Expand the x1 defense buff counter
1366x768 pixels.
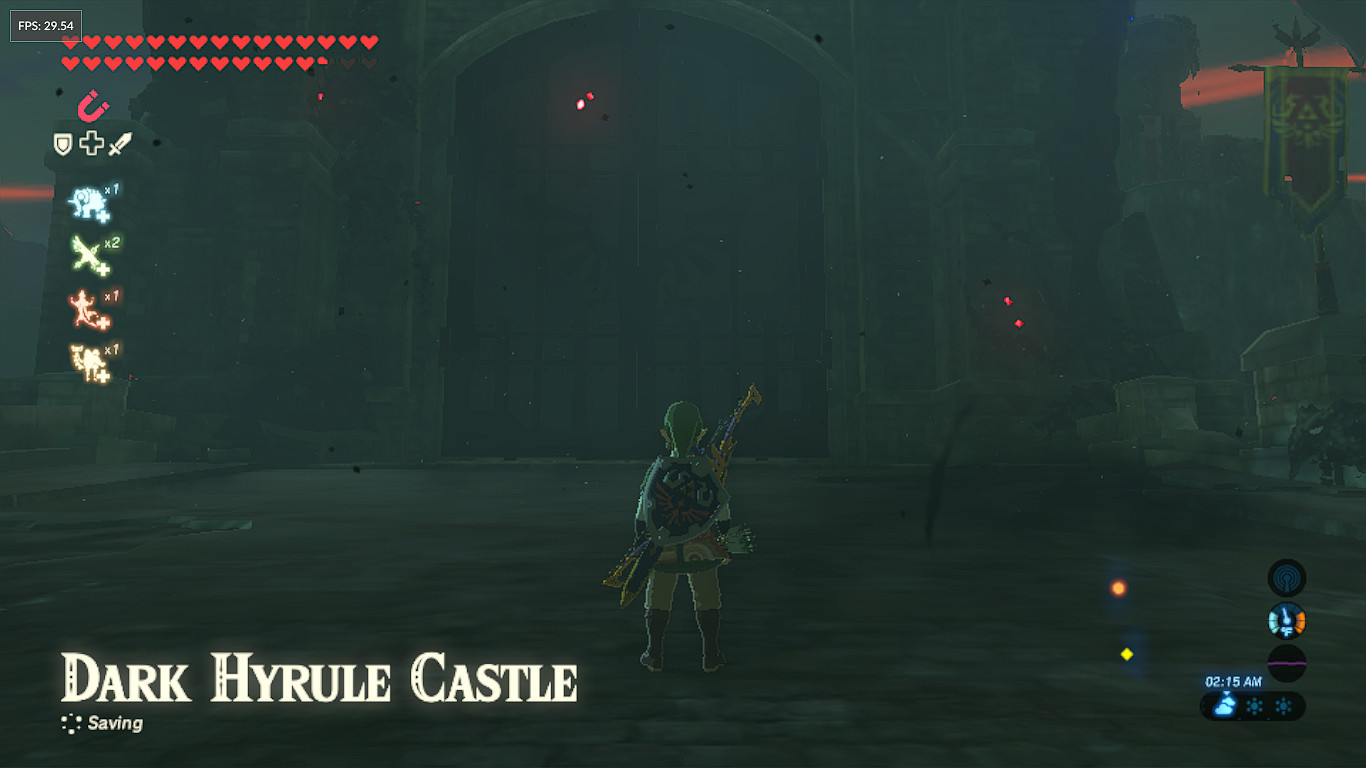pos(113,189)
